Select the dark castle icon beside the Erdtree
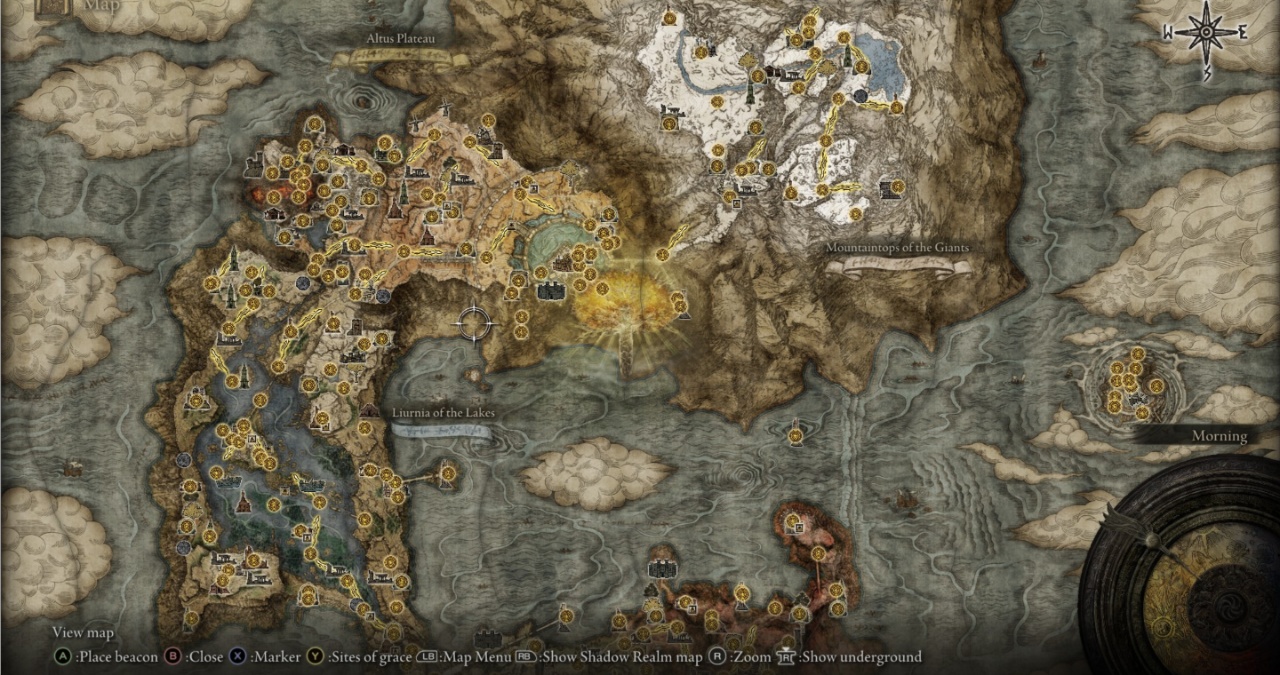 click(550, 291)
